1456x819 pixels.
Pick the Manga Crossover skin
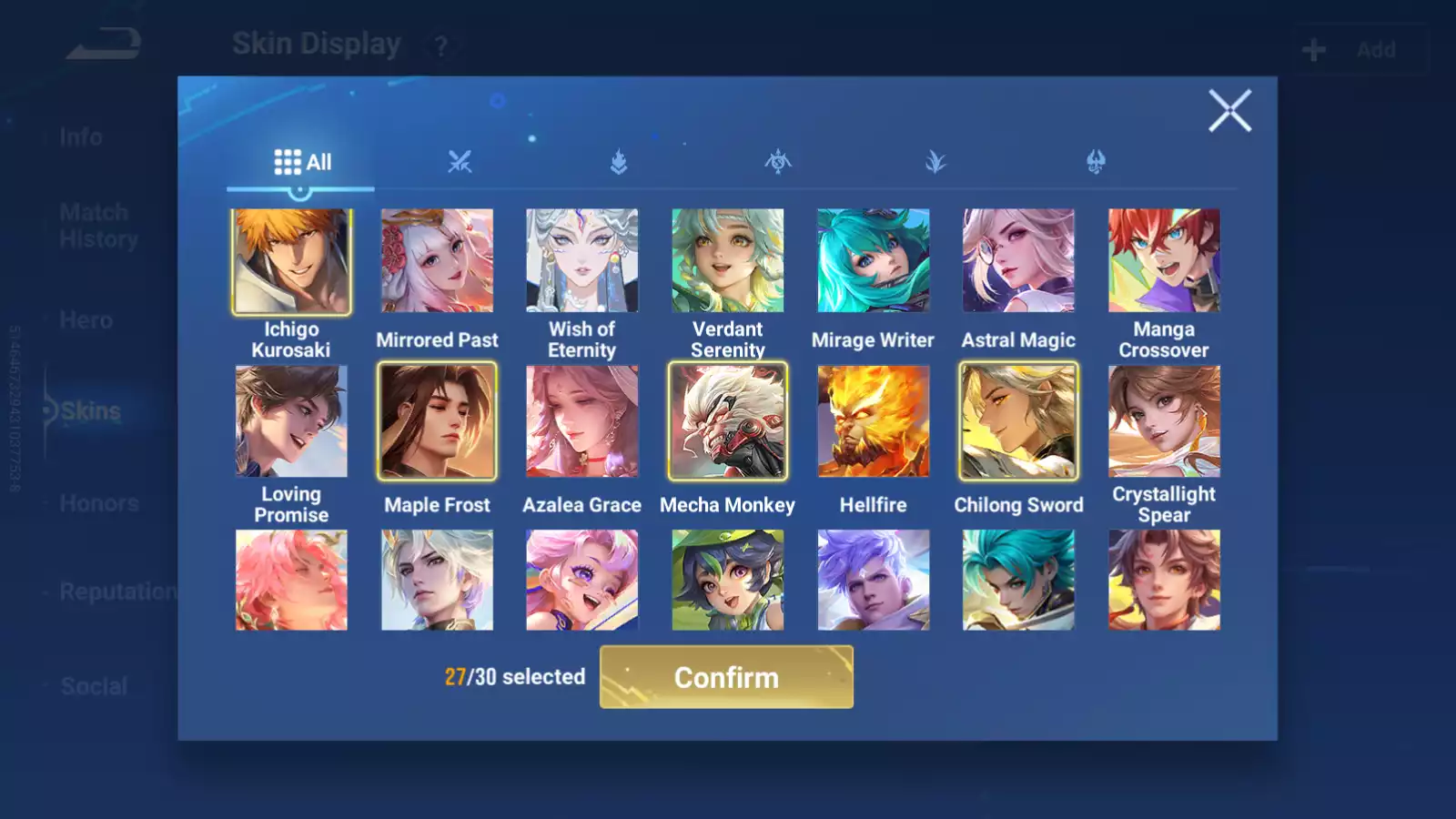(1164, 261)
